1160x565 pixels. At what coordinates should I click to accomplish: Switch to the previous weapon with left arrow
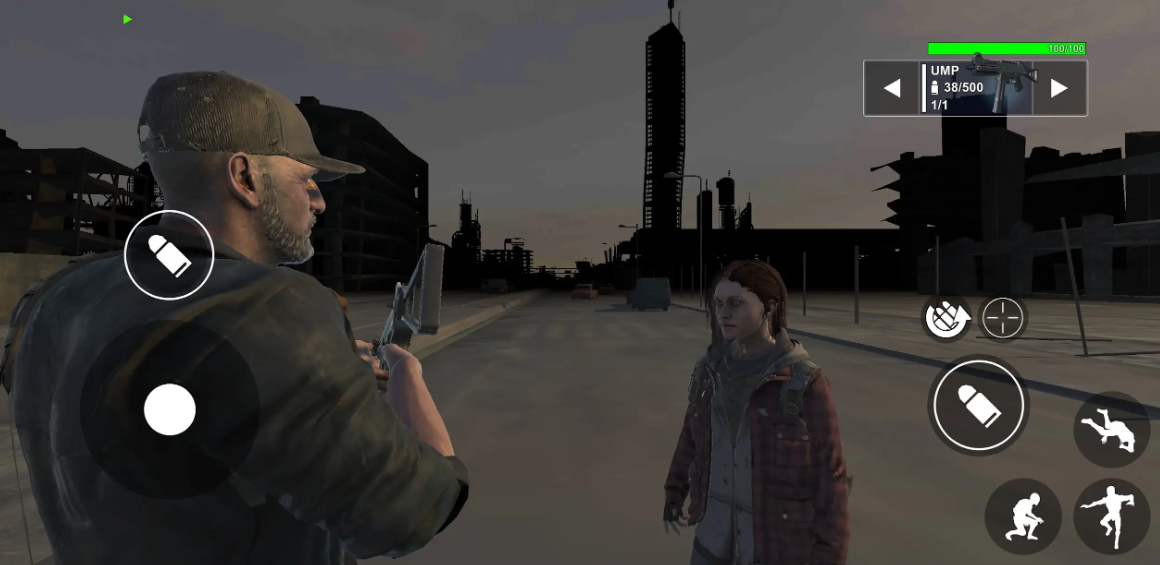click(892, 89)
